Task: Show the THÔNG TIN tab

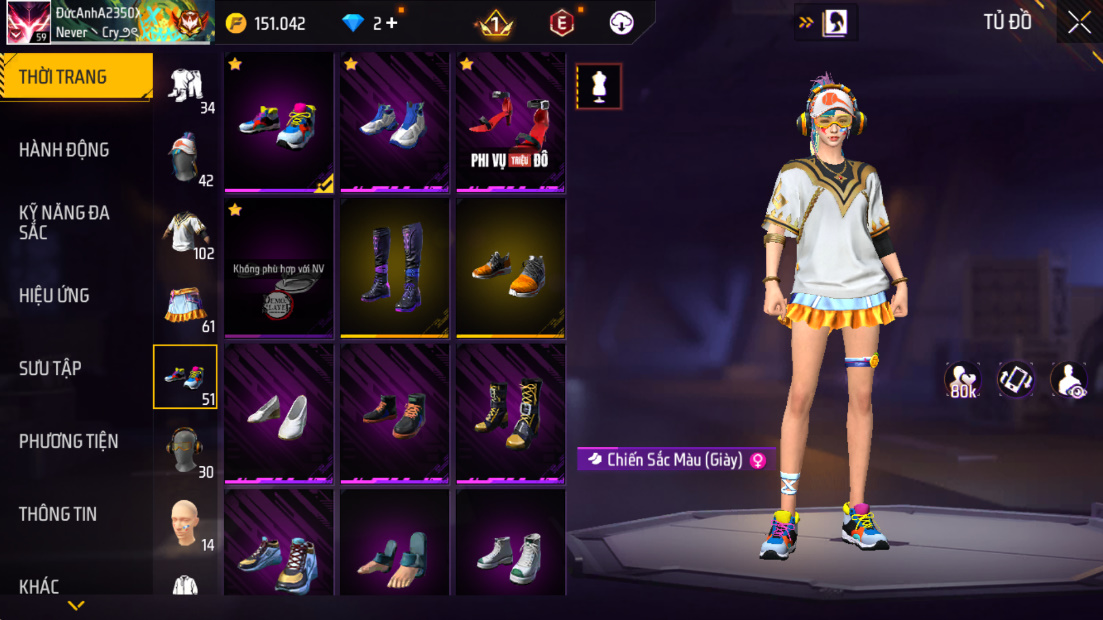Action: [58, 514]
